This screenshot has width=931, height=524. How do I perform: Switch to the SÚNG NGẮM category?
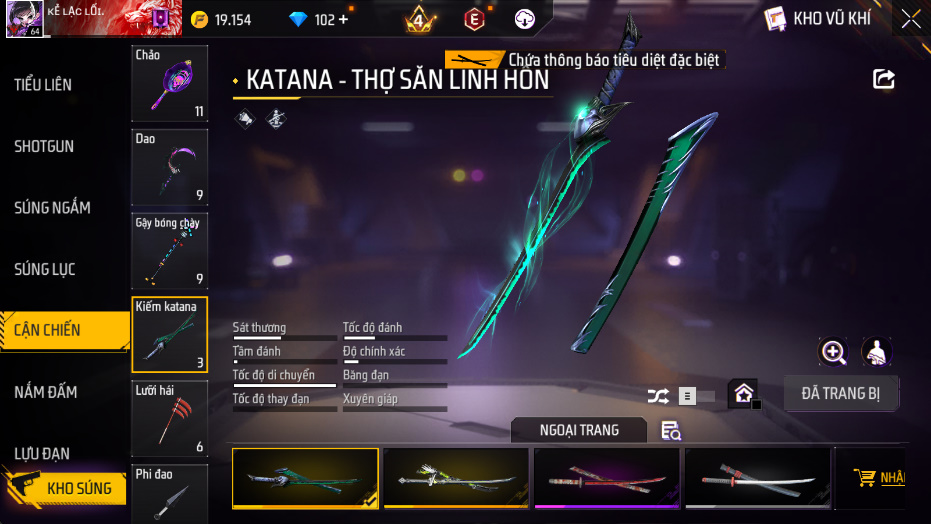click(x=52, y=208)
